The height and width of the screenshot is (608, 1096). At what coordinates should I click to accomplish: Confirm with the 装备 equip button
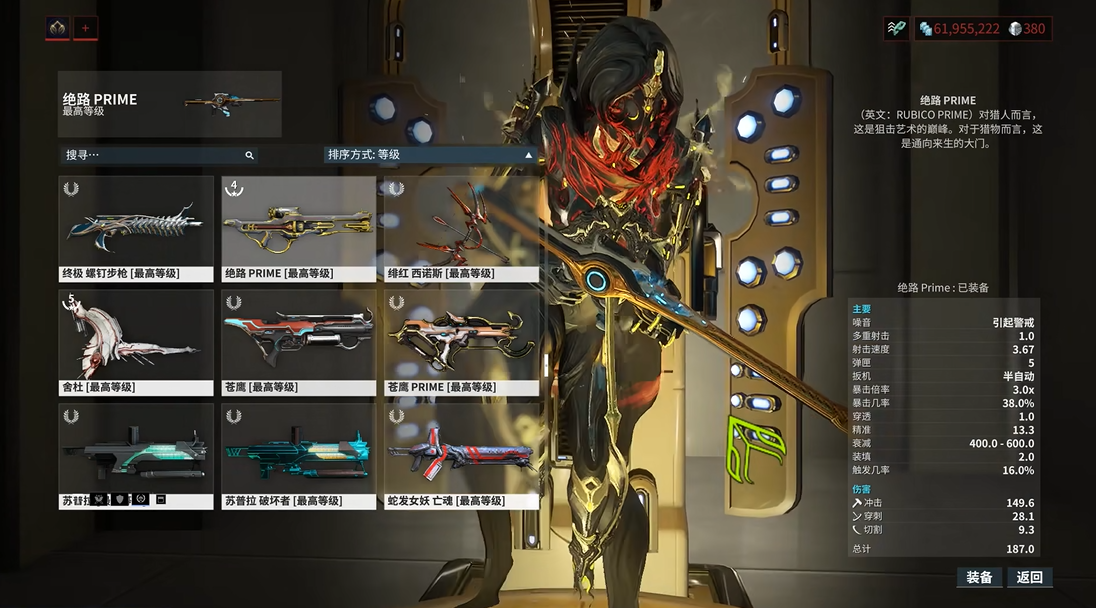point(979,577)
